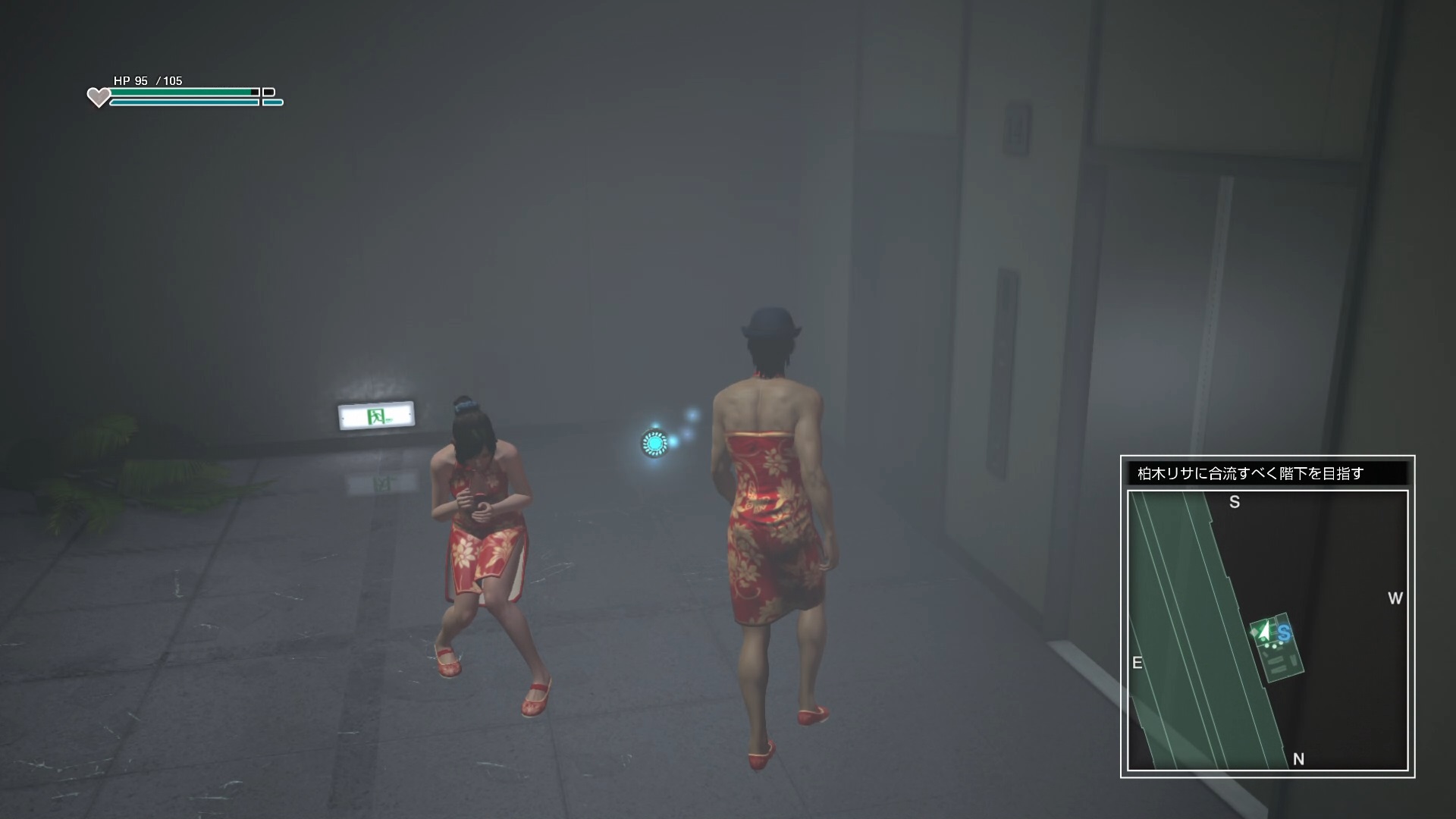The height and width of the screenshot is (819, 1456).
Task: Click the N compass letter on the minimap
Action: coord(1298,759)
